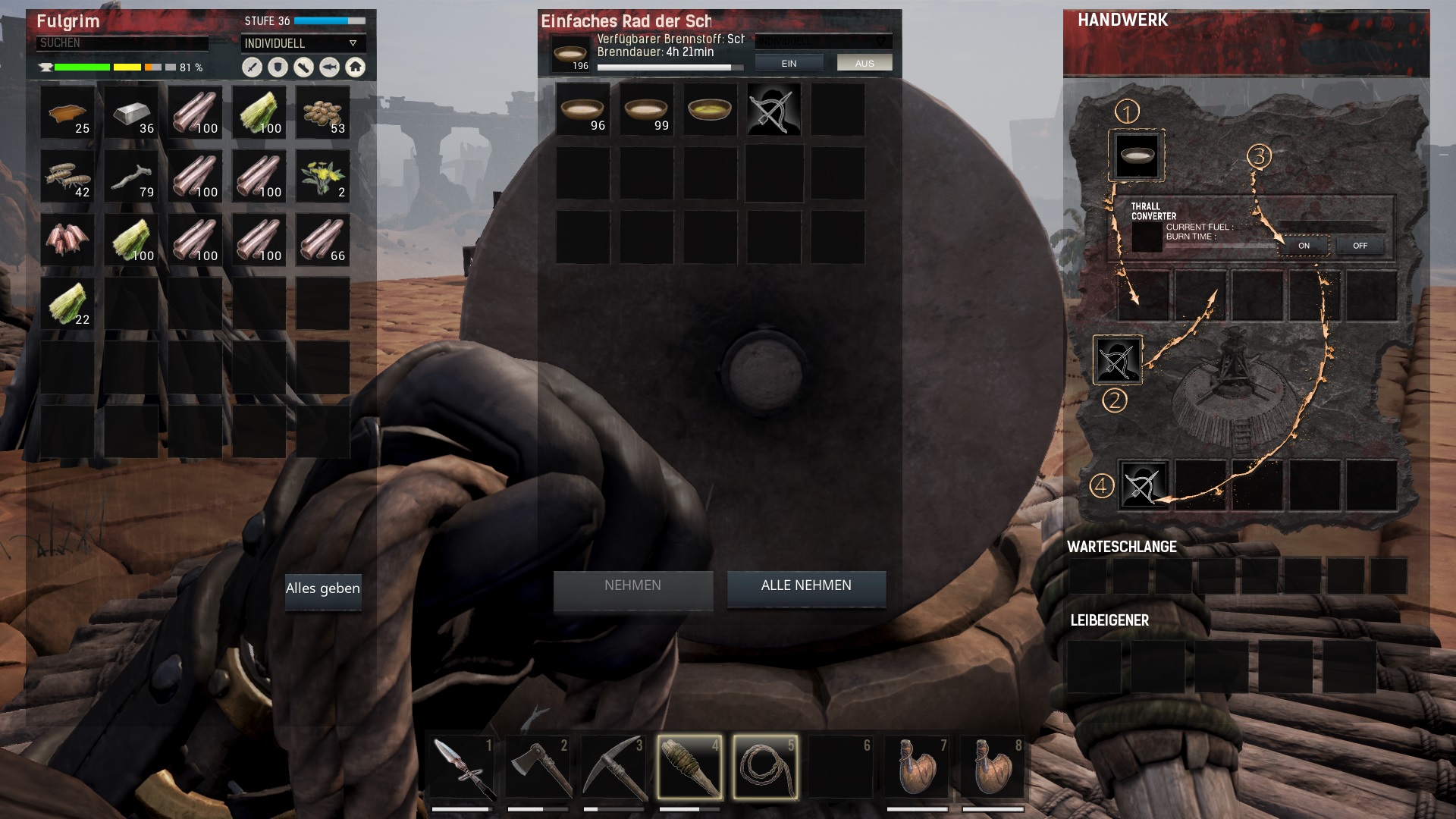Click the ALLE NEHMEN button
The height and width of the screenshot is (819, 1456).
806,586
